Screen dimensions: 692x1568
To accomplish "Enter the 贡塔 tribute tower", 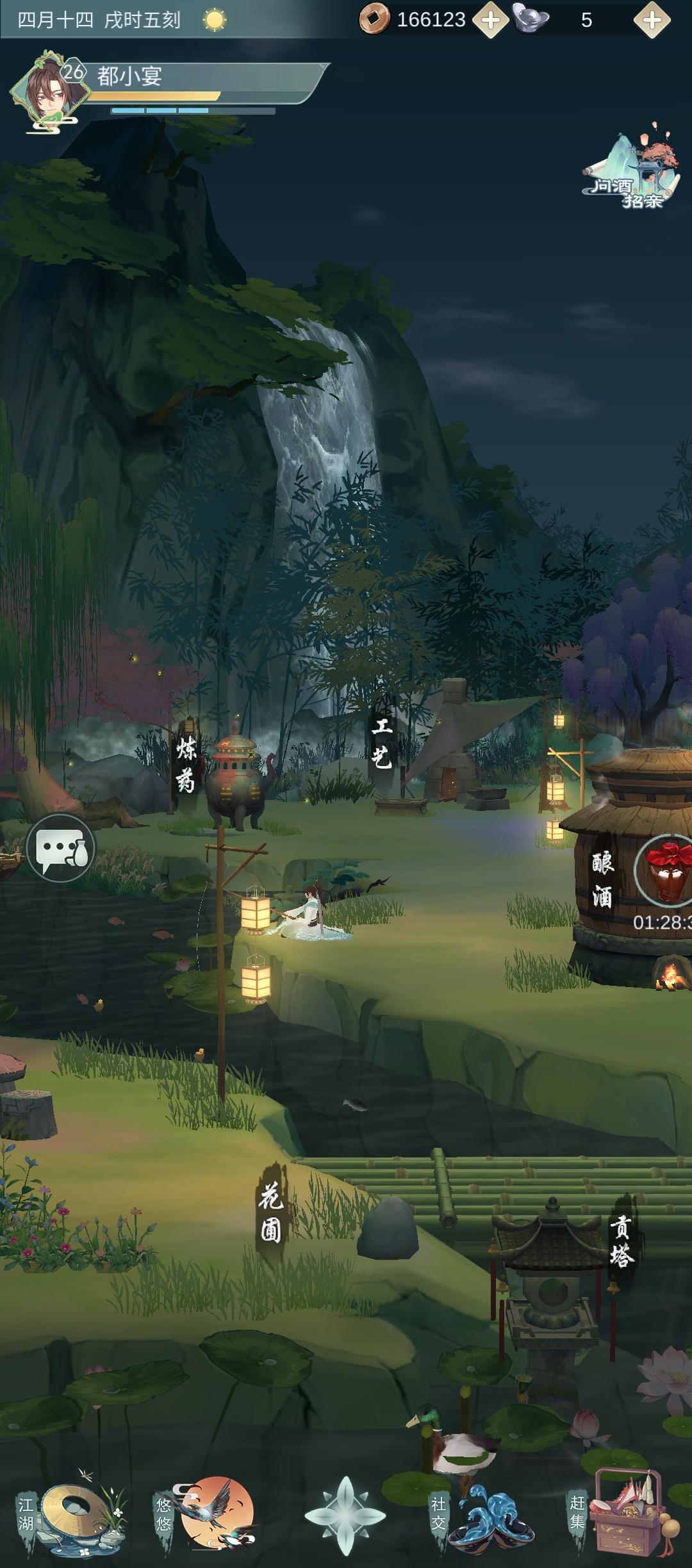I will click(620, 1241).
